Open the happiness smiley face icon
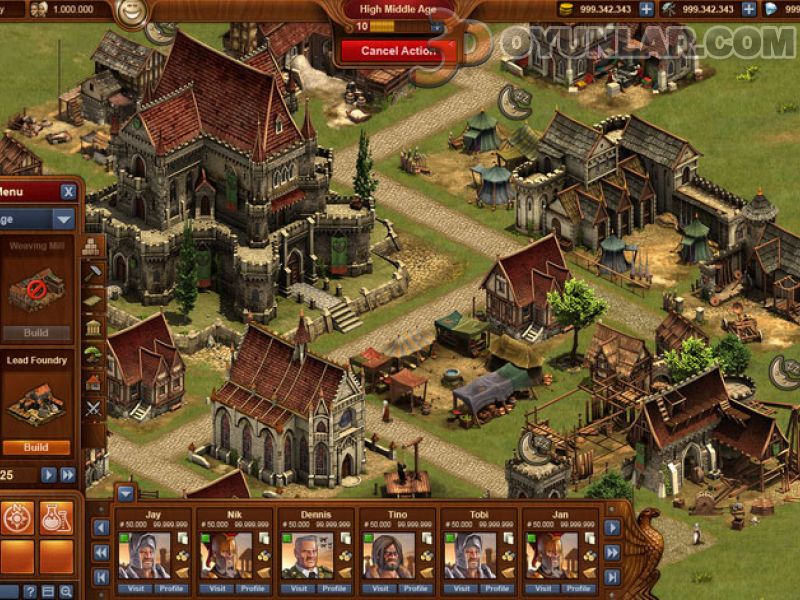This screenshot has width=800, height=600. (x=129, y=13)
